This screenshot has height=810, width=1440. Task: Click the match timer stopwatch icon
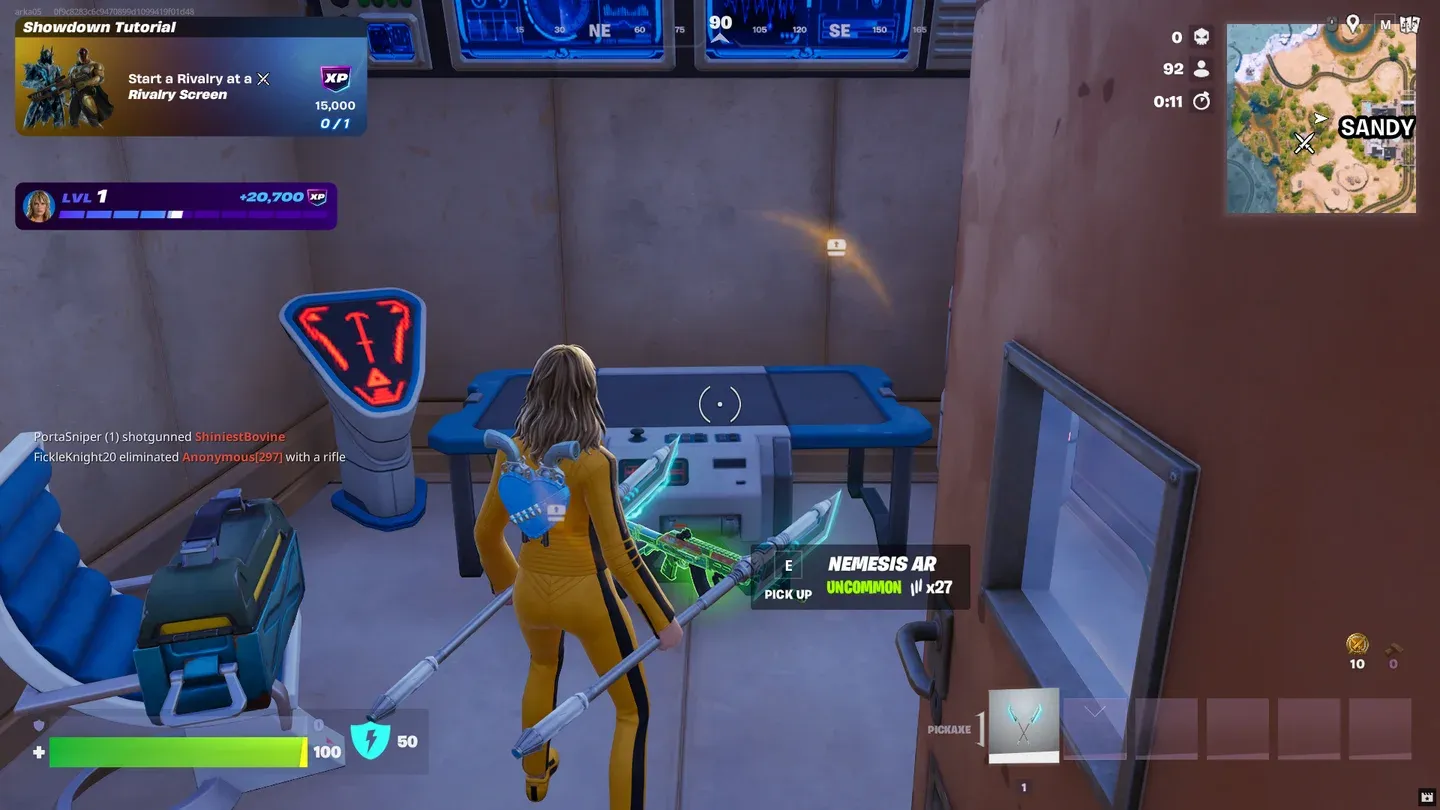click(x=1202, y=101)
